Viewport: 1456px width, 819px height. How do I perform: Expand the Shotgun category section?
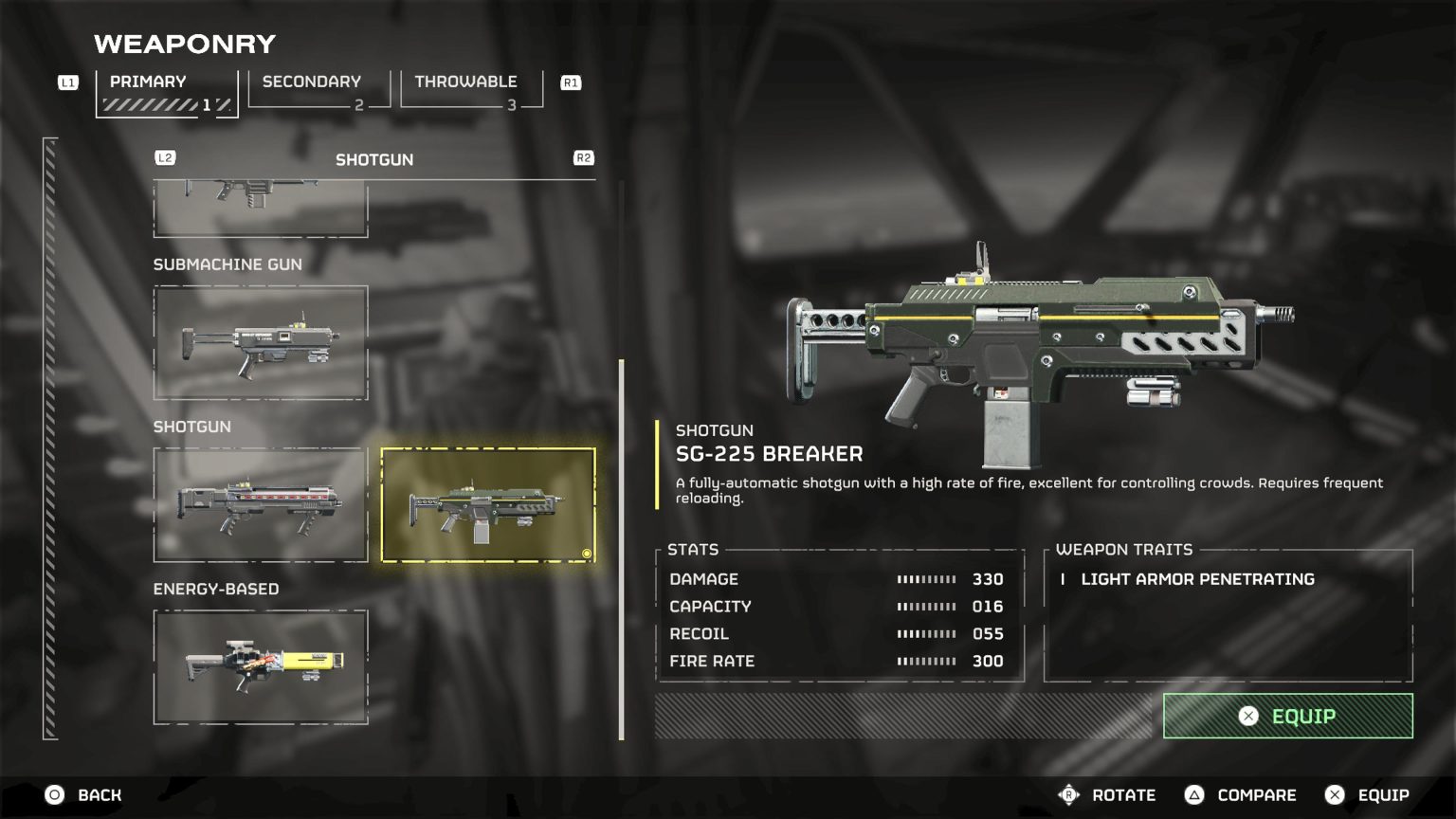192,427
